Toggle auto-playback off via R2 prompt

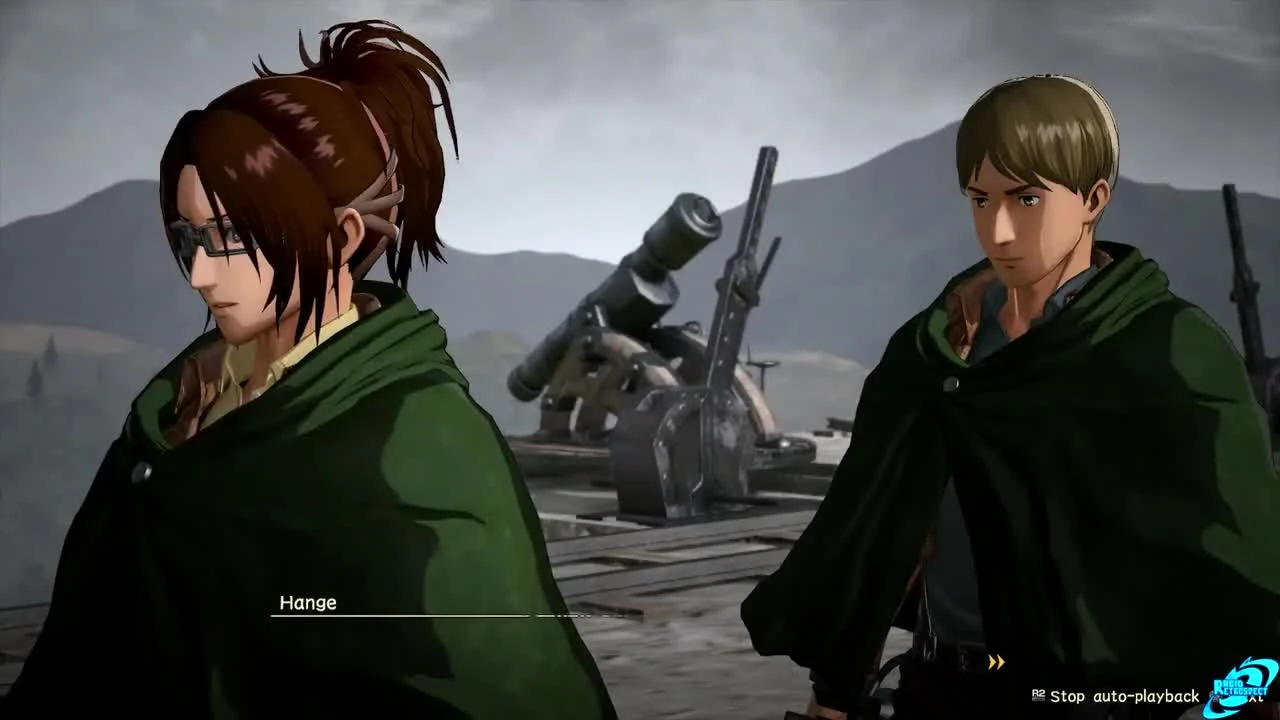point(1038,696)
